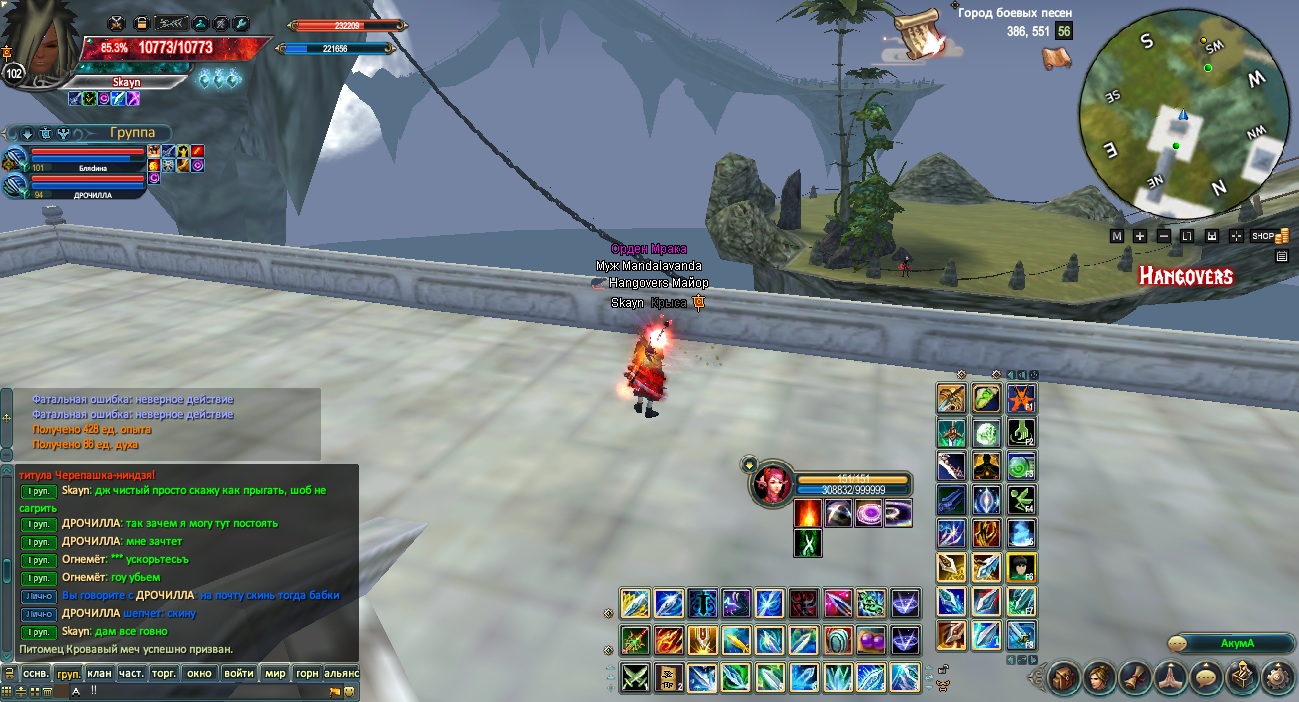Screen dimensions: 1299x702
Task: Open the quest scroll icon near the minimap
Action: tap(916, 26)
